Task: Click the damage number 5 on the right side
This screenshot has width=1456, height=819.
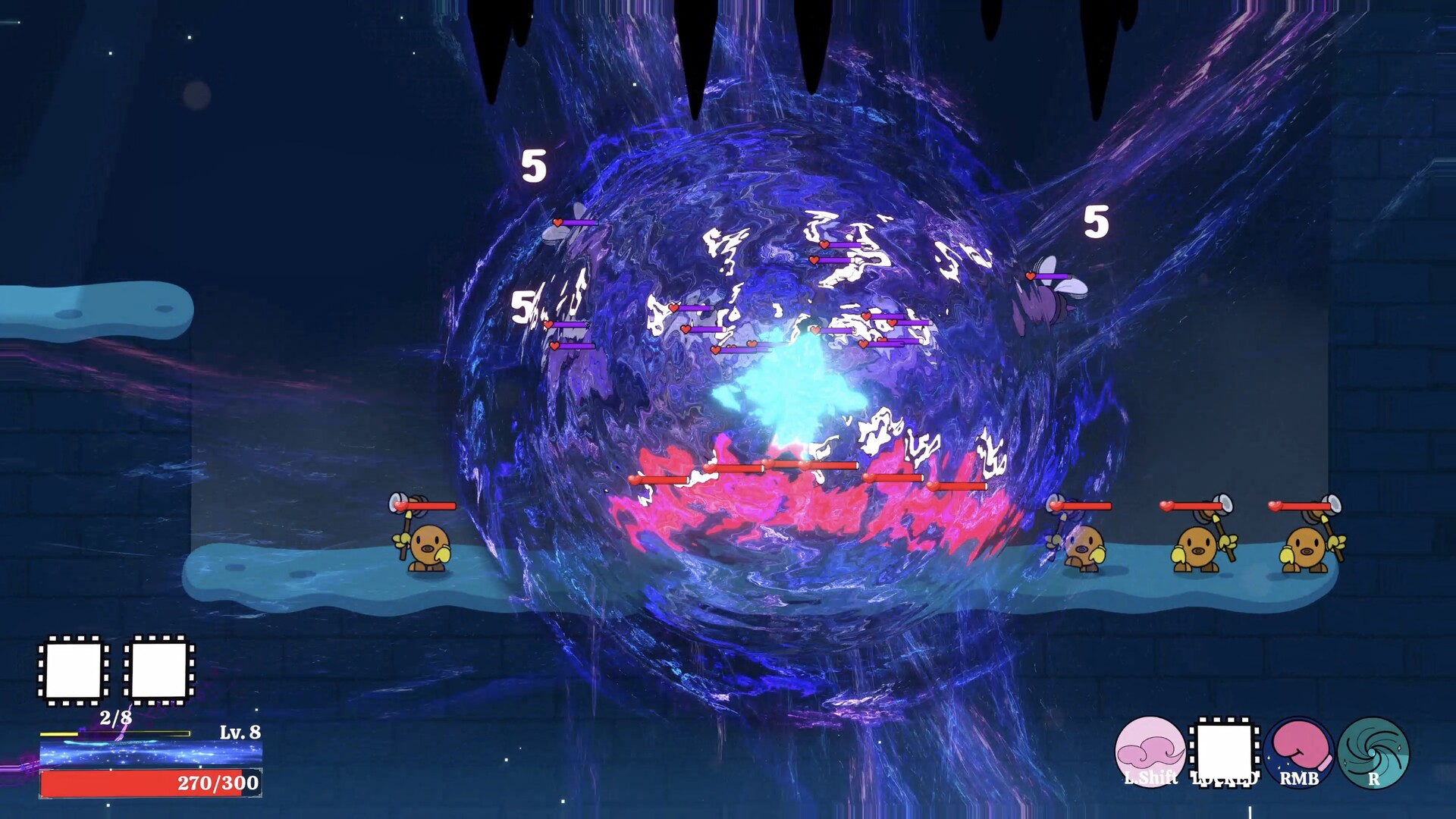Action: click(1095, 222)
